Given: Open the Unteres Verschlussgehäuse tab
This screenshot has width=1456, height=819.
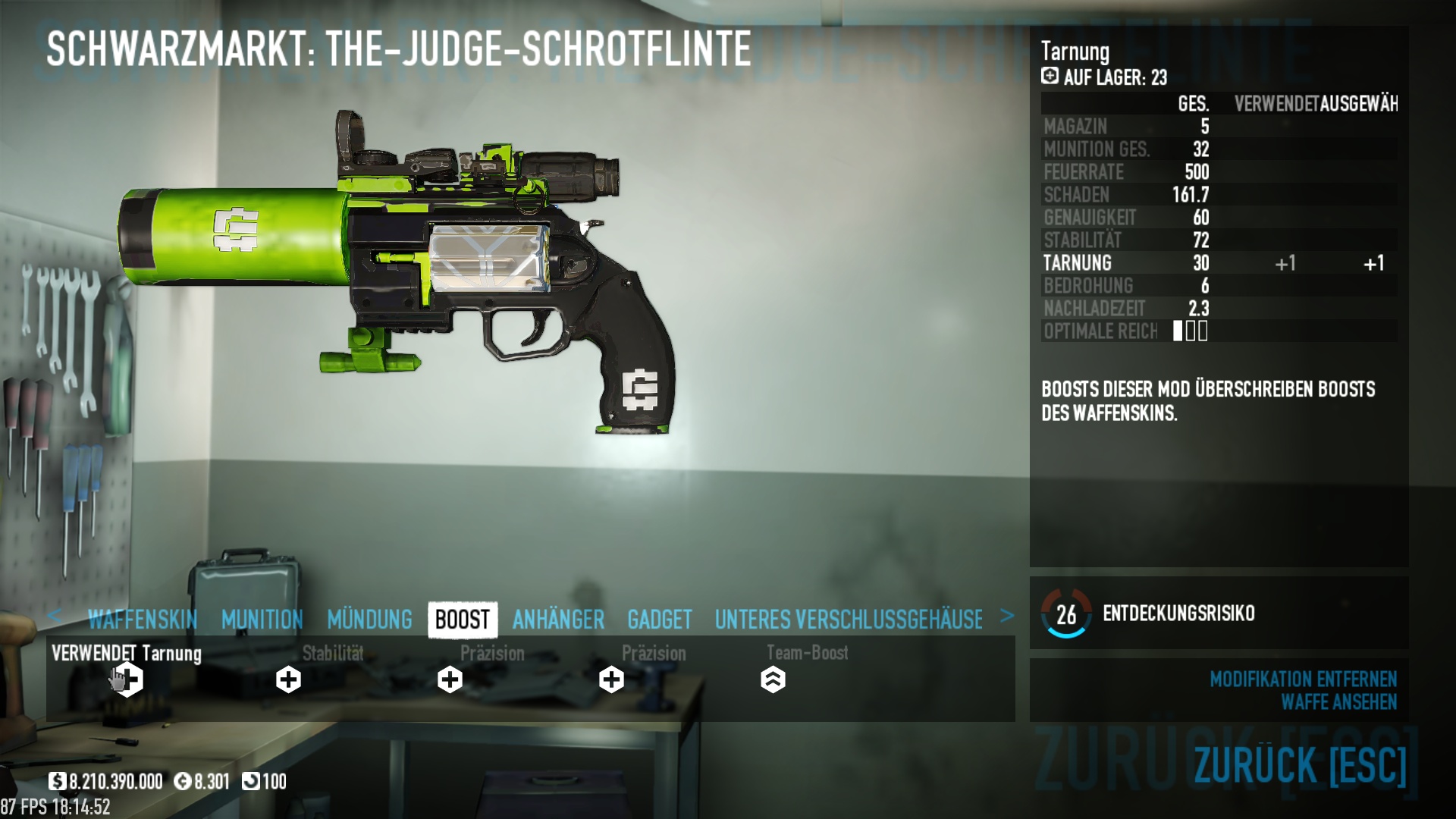Looking at the screenshot, I should click(x=849, y=620).
